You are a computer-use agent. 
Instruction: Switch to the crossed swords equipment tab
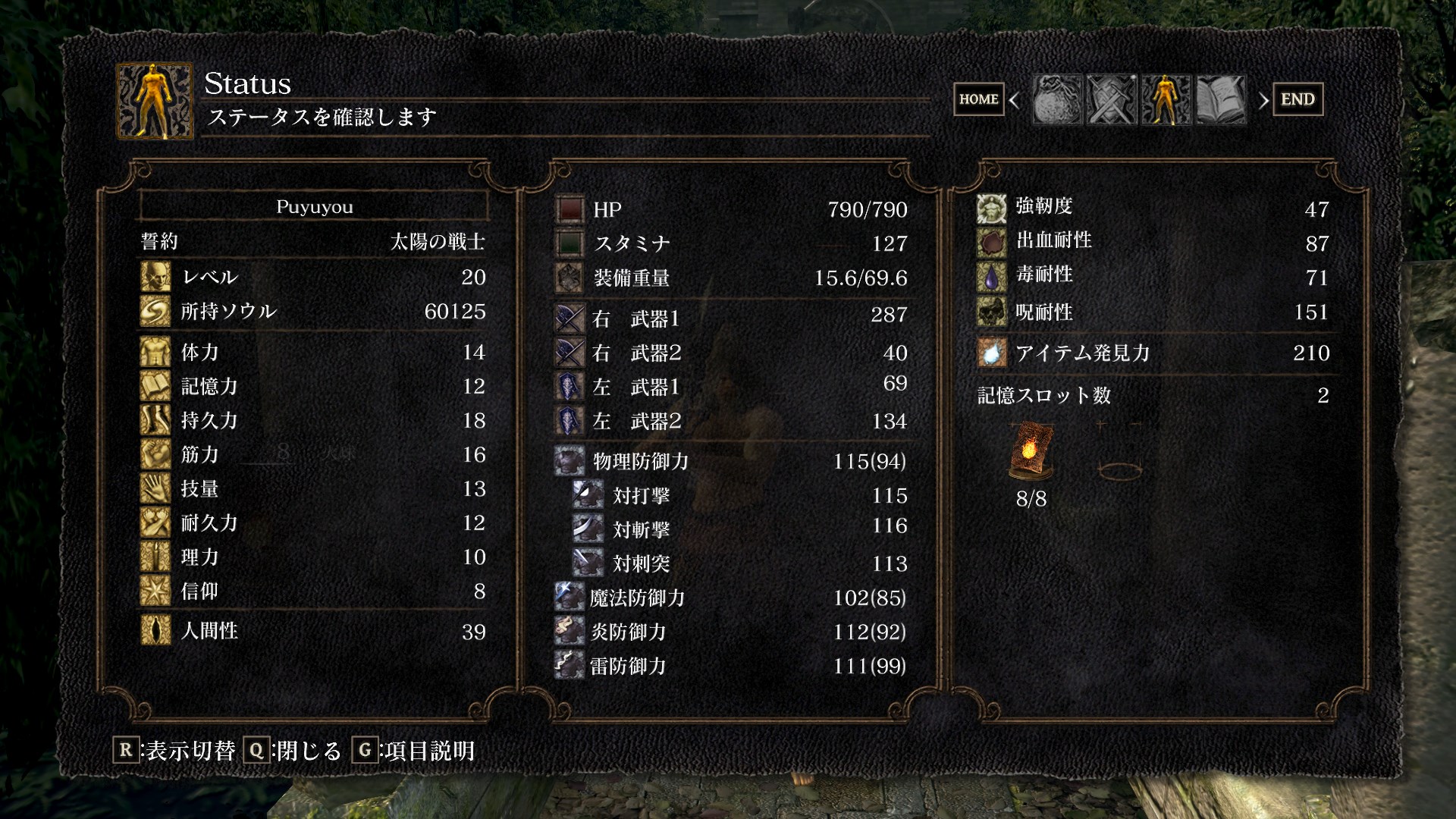click(1111, 99)
